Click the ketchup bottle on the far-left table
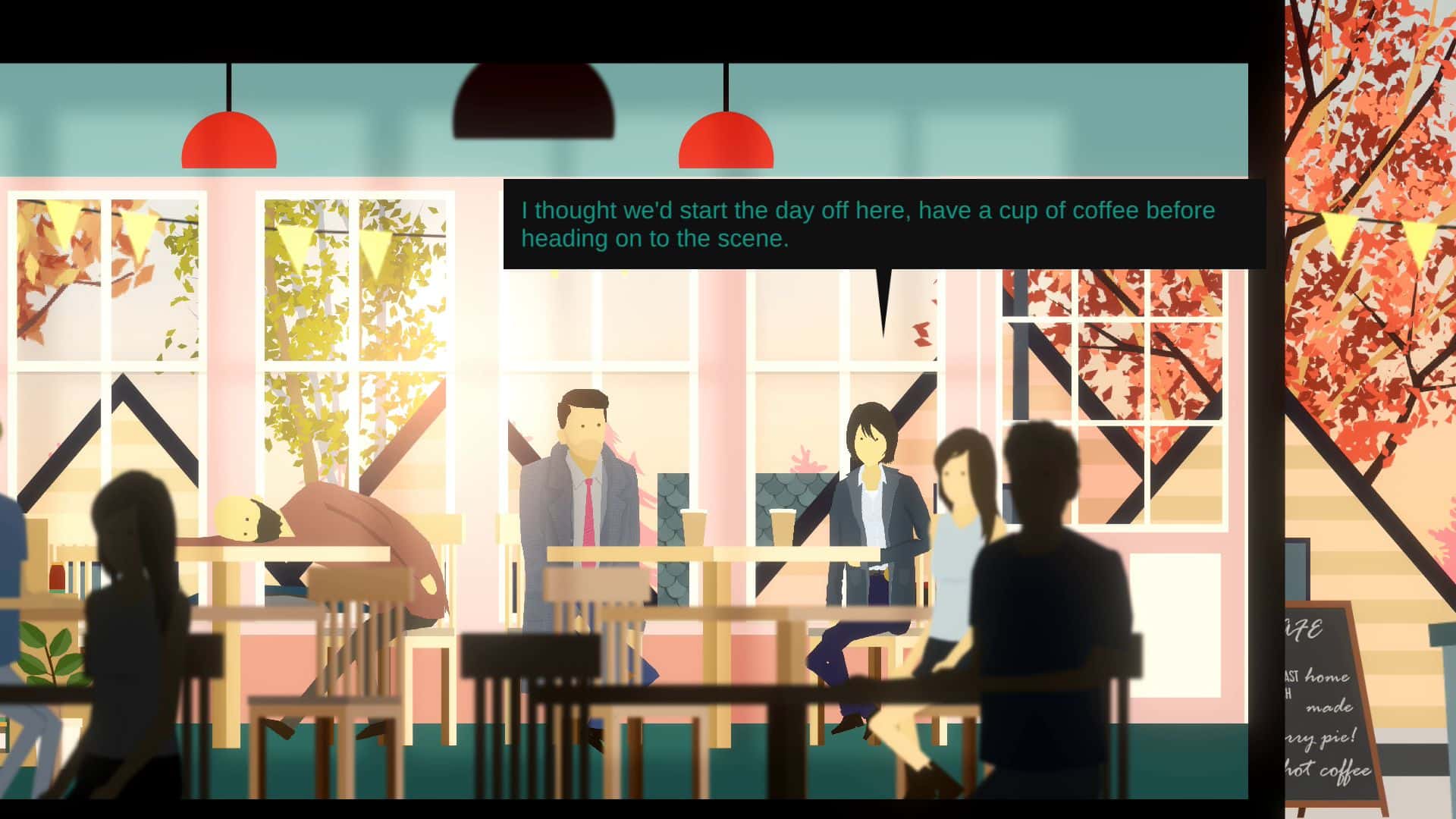 59,577
